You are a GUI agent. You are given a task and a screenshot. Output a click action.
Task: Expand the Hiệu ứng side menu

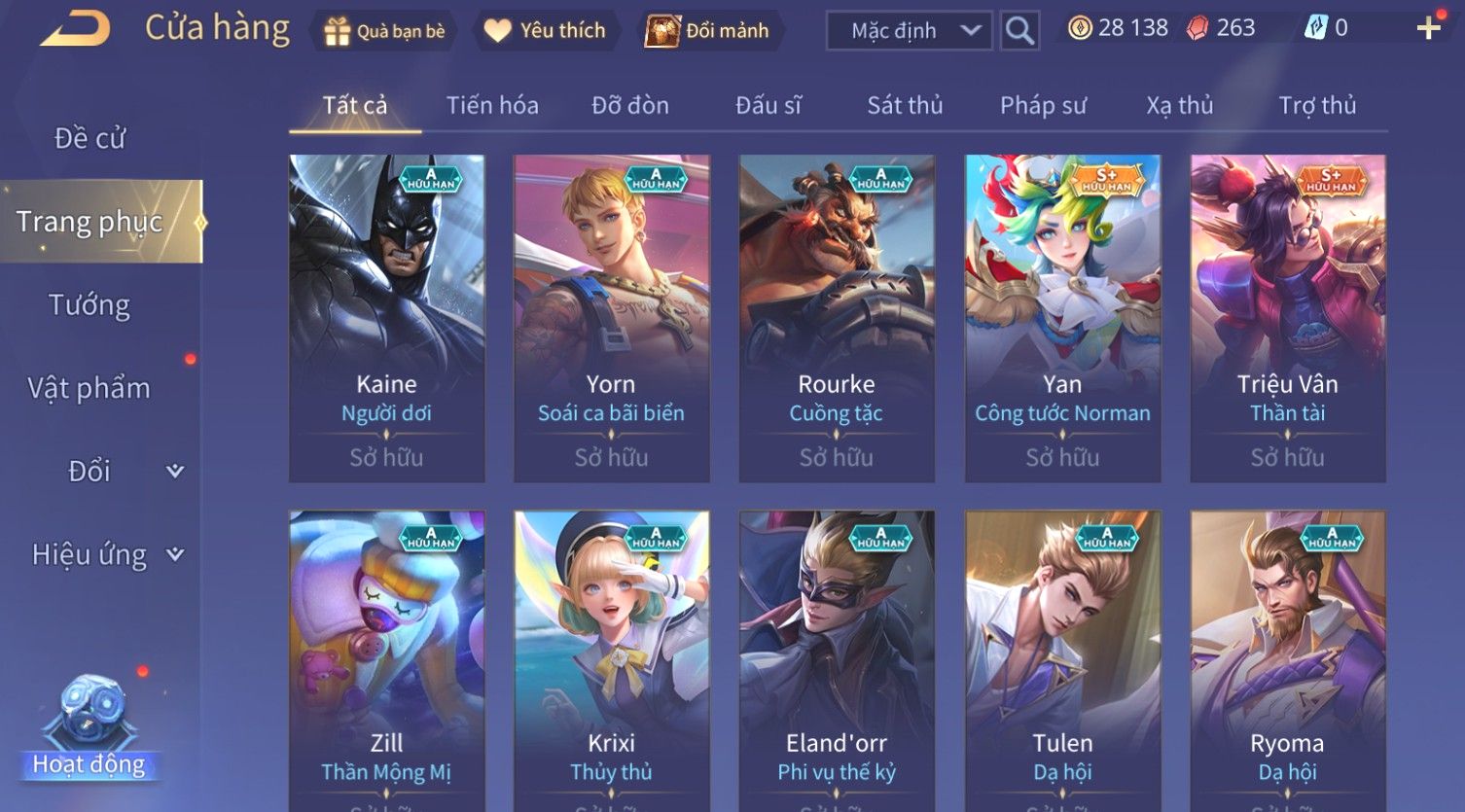coord(107,554)
